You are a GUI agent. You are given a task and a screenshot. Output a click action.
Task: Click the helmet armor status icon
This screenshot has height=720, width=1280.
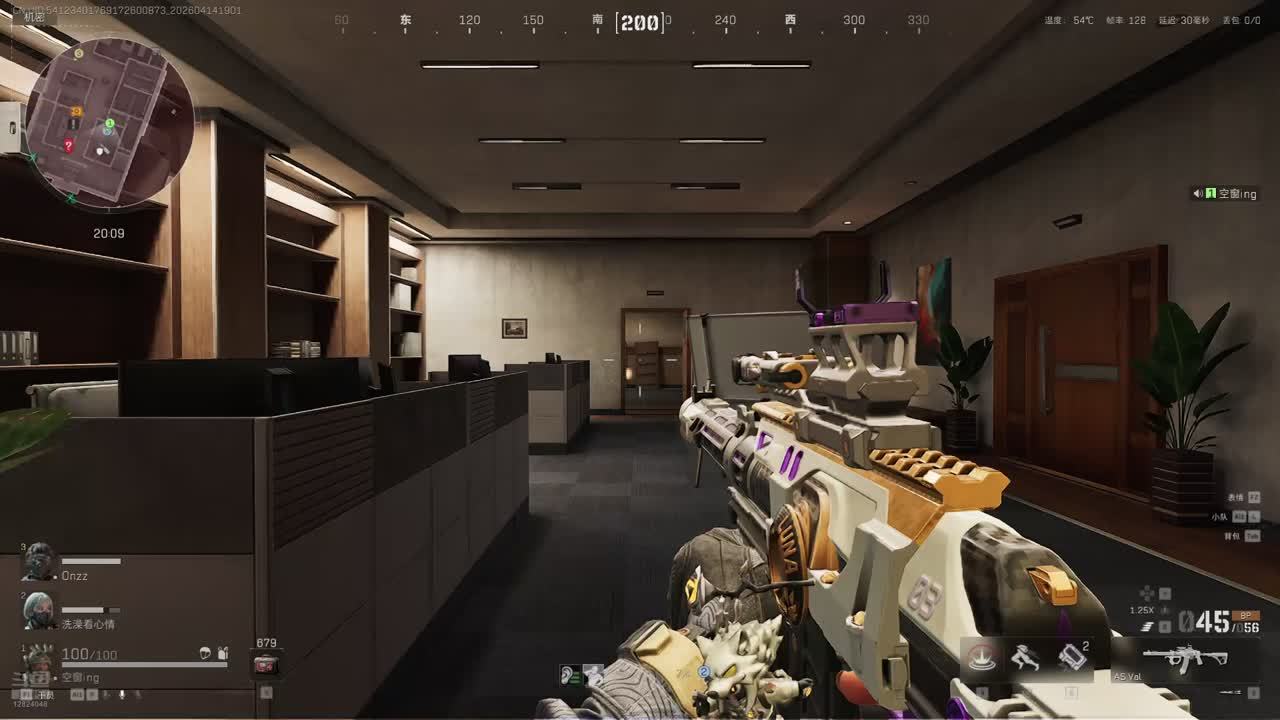205,653
